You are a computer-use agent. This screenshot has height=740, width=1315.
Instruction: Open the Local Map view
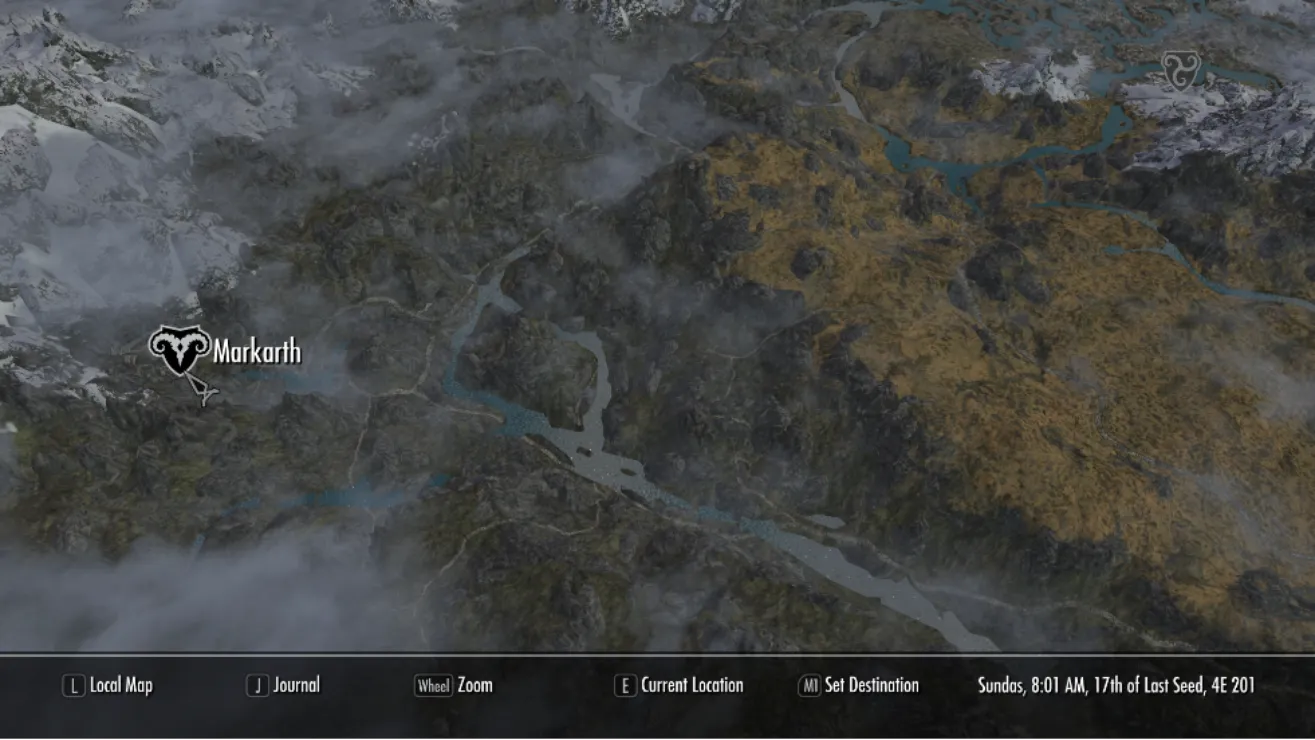tap(108, 685)
